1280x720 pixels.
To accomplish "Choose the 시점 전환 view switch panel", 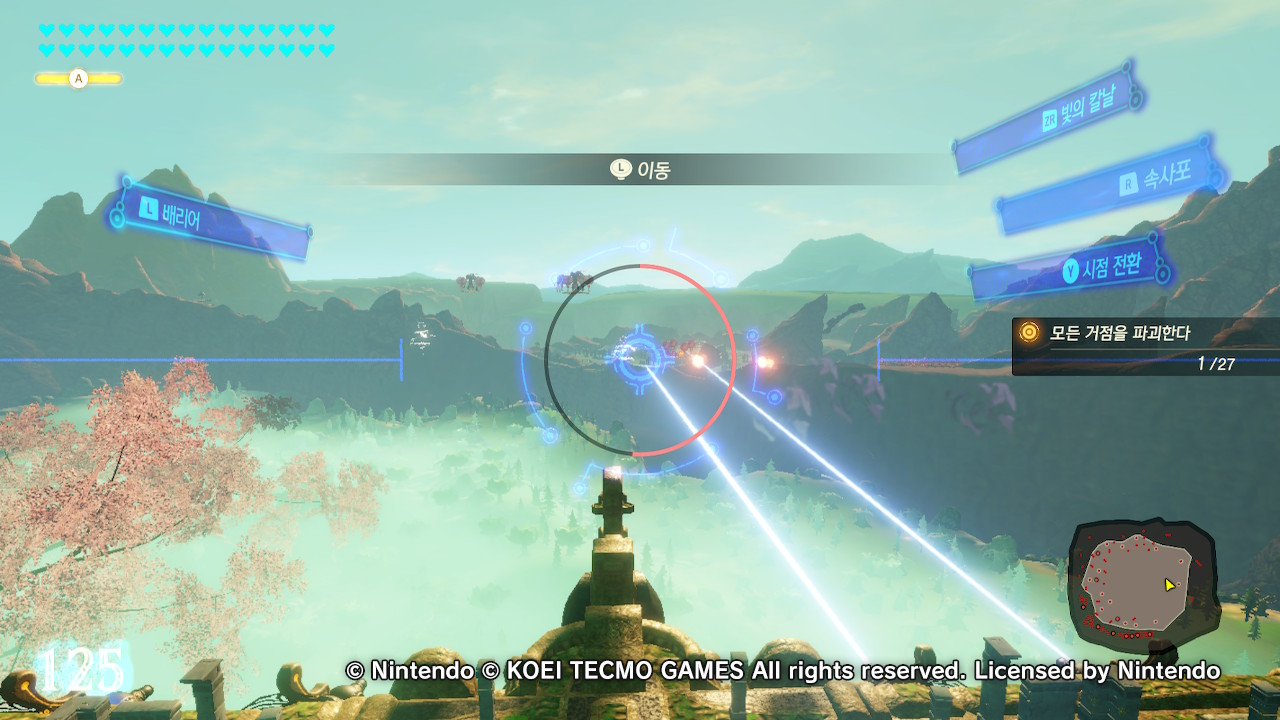I will pos(1072,266).
